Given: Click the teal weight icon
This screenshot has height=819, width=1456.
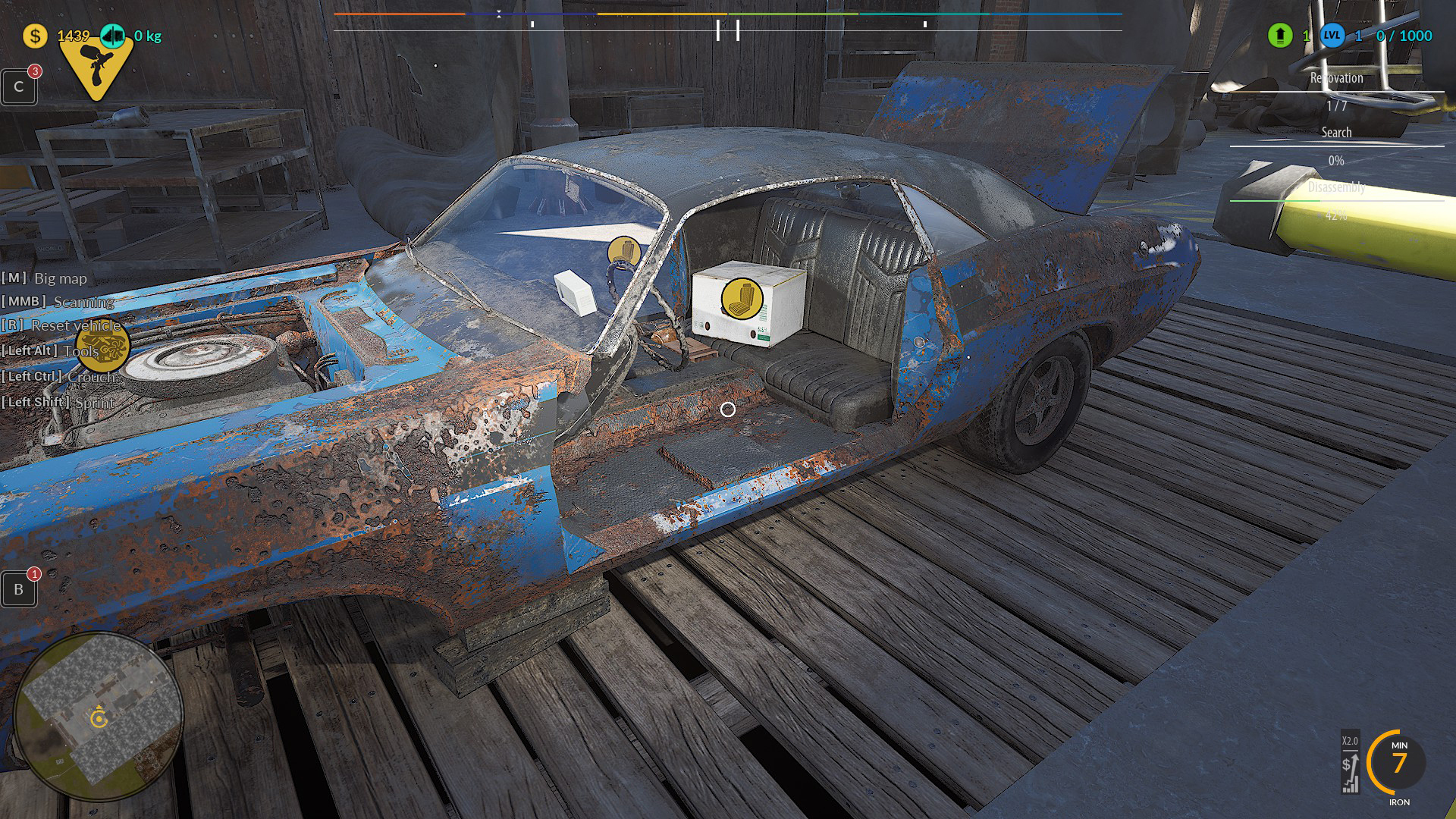Looking at the screenshot, I should (113, 36).
